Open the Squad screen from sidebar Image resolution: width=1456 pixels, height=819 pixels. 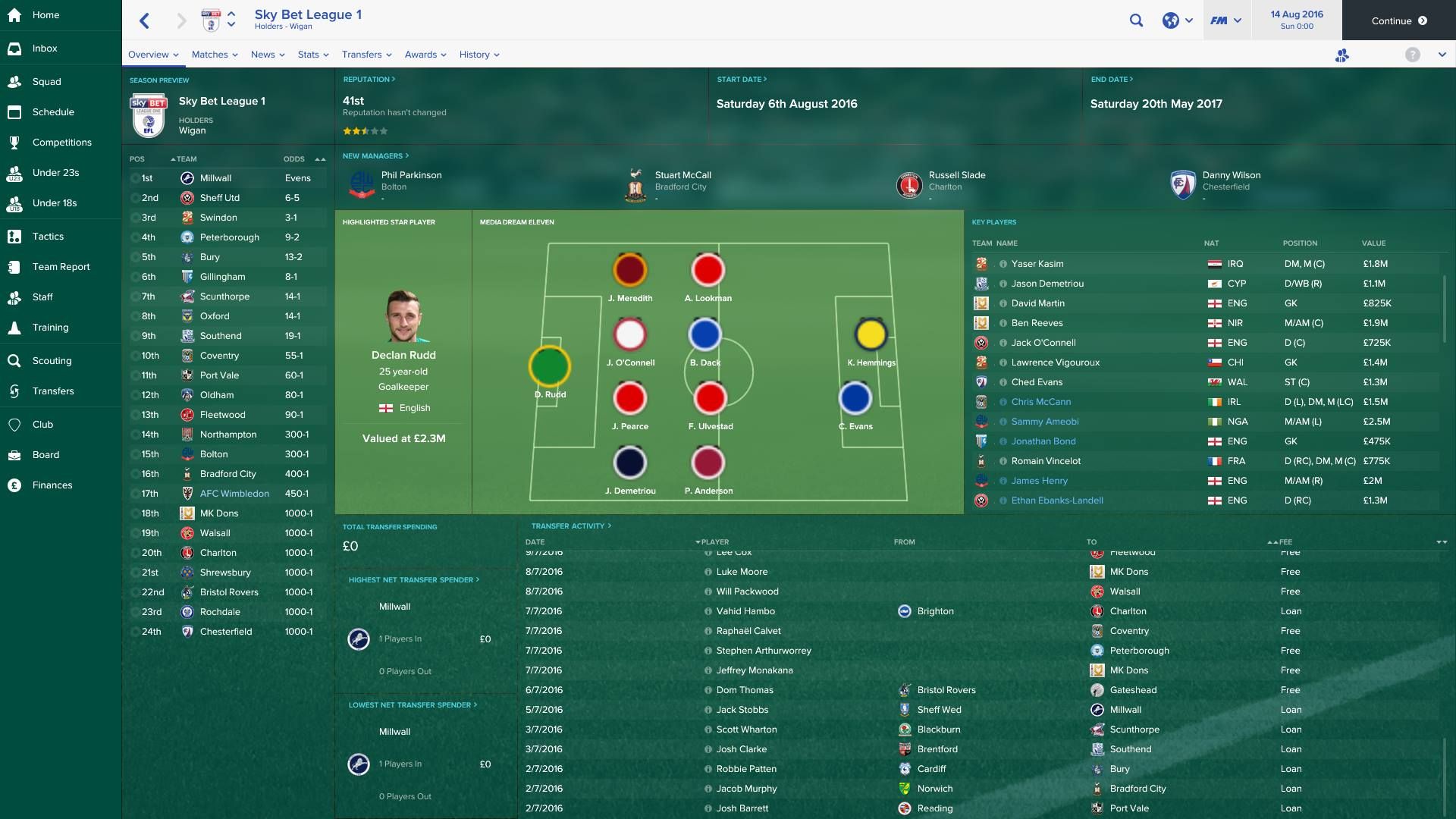(47, 81)
